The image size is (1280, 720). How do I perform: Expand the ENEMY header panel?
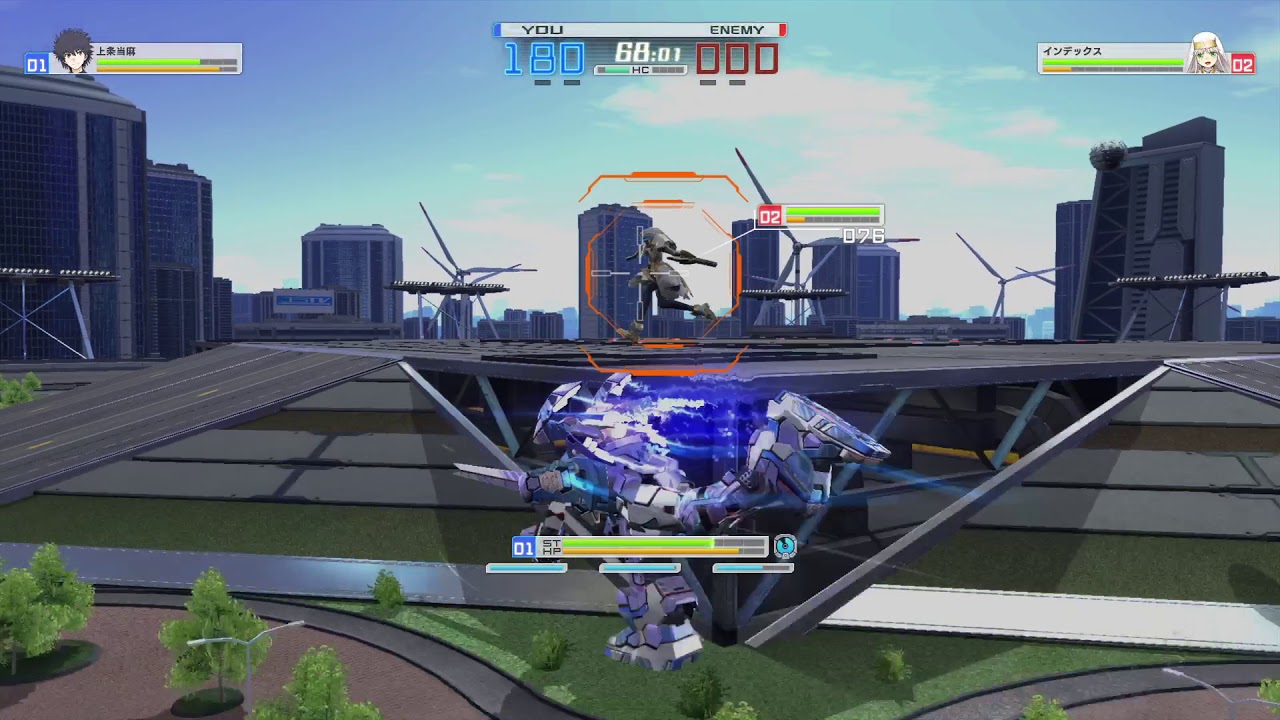click(738, 29)
